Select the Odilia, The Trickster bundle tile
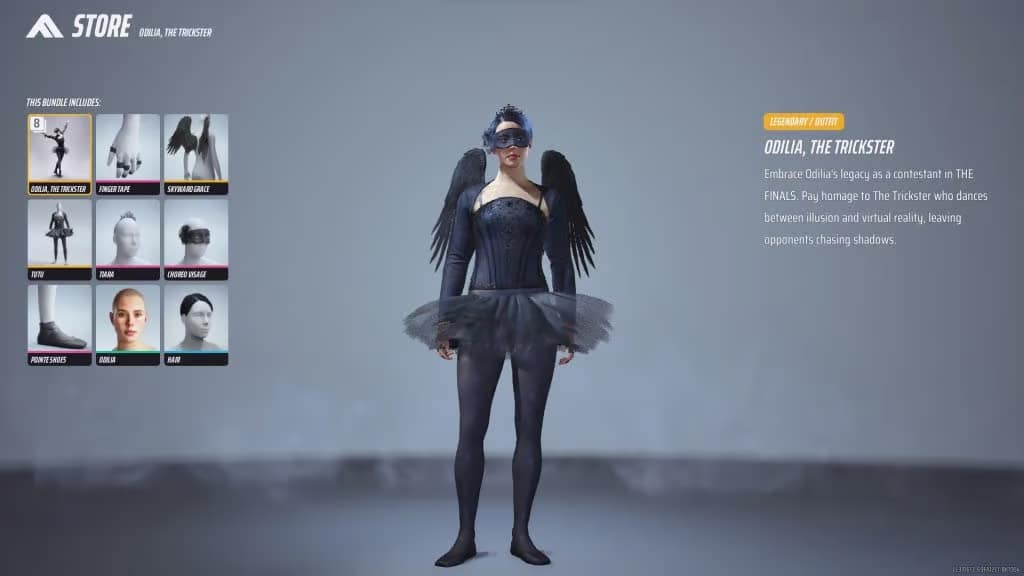 click(59, 153)
